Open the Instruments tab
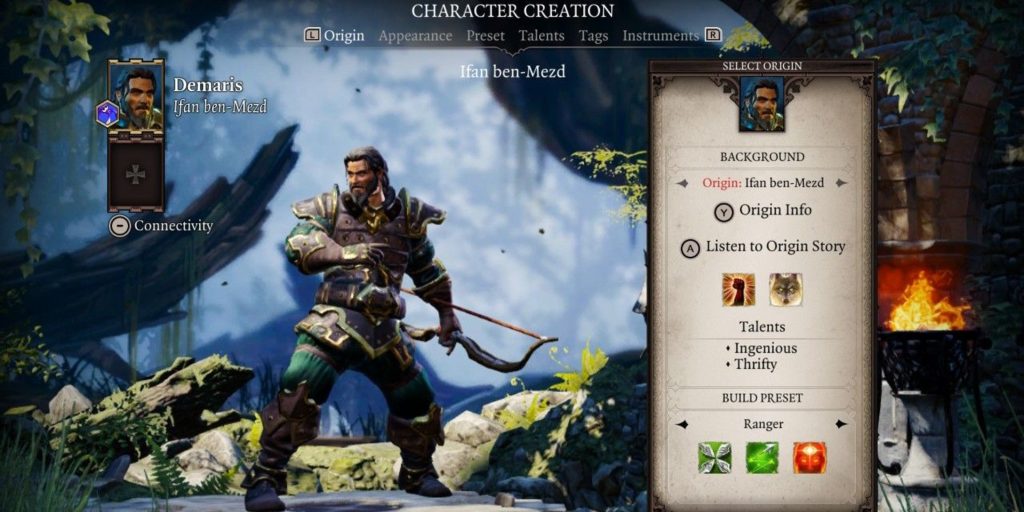This screenshot has width=1024, height=512. point(660,36)
